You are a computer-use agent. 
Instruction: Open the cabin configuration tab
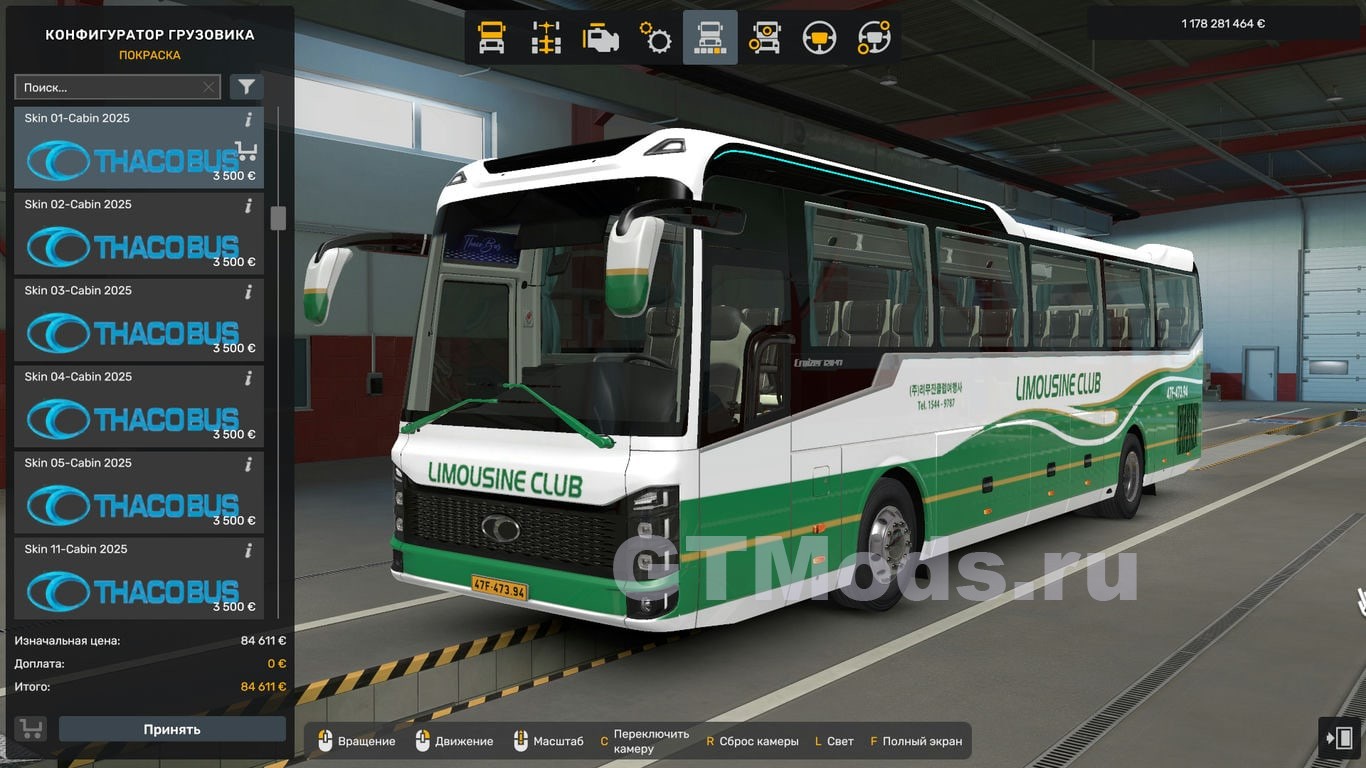tap(492, 38)
